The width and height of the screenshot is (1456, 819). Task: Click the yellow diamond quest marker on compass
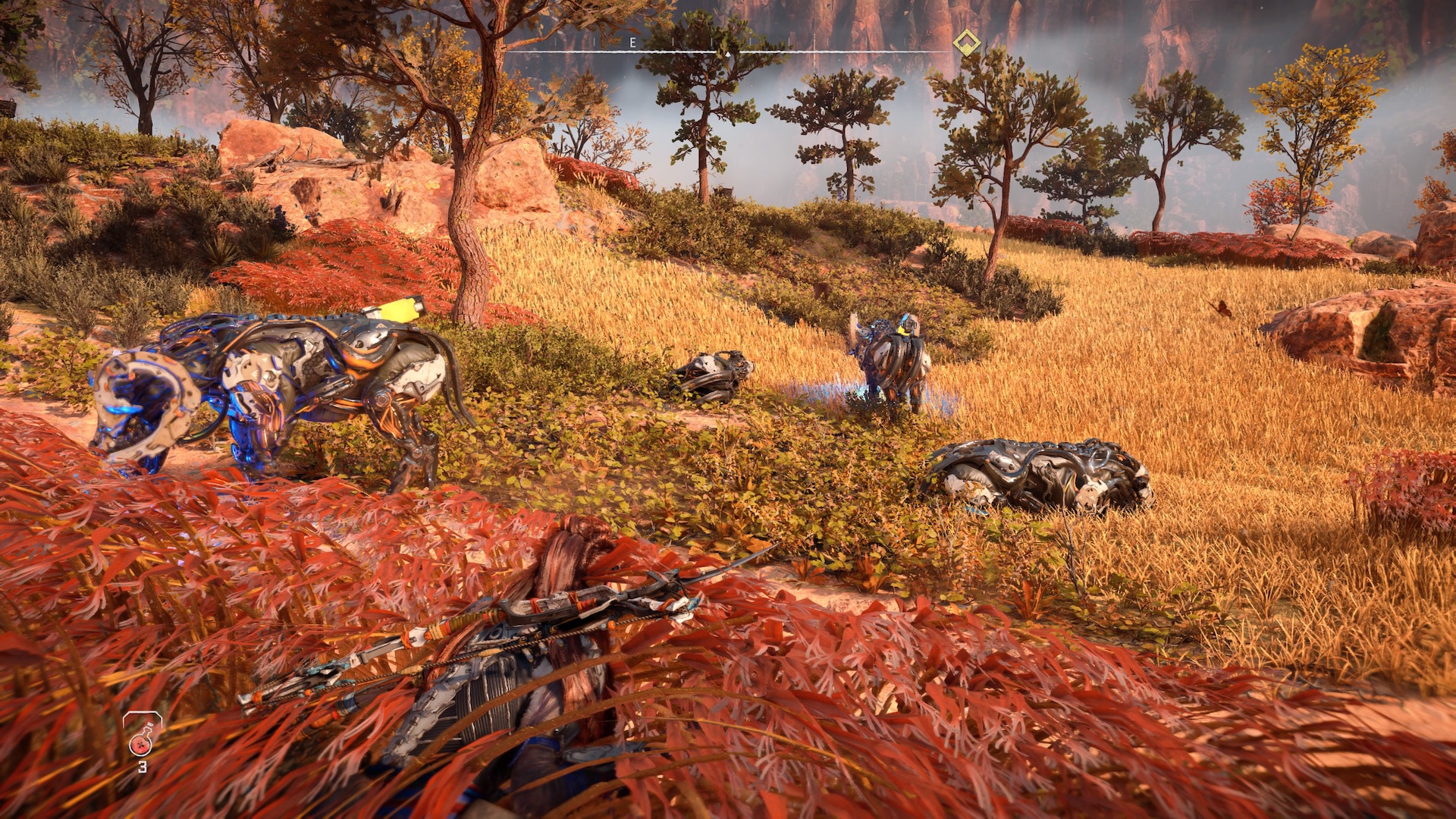pos(966,43)
